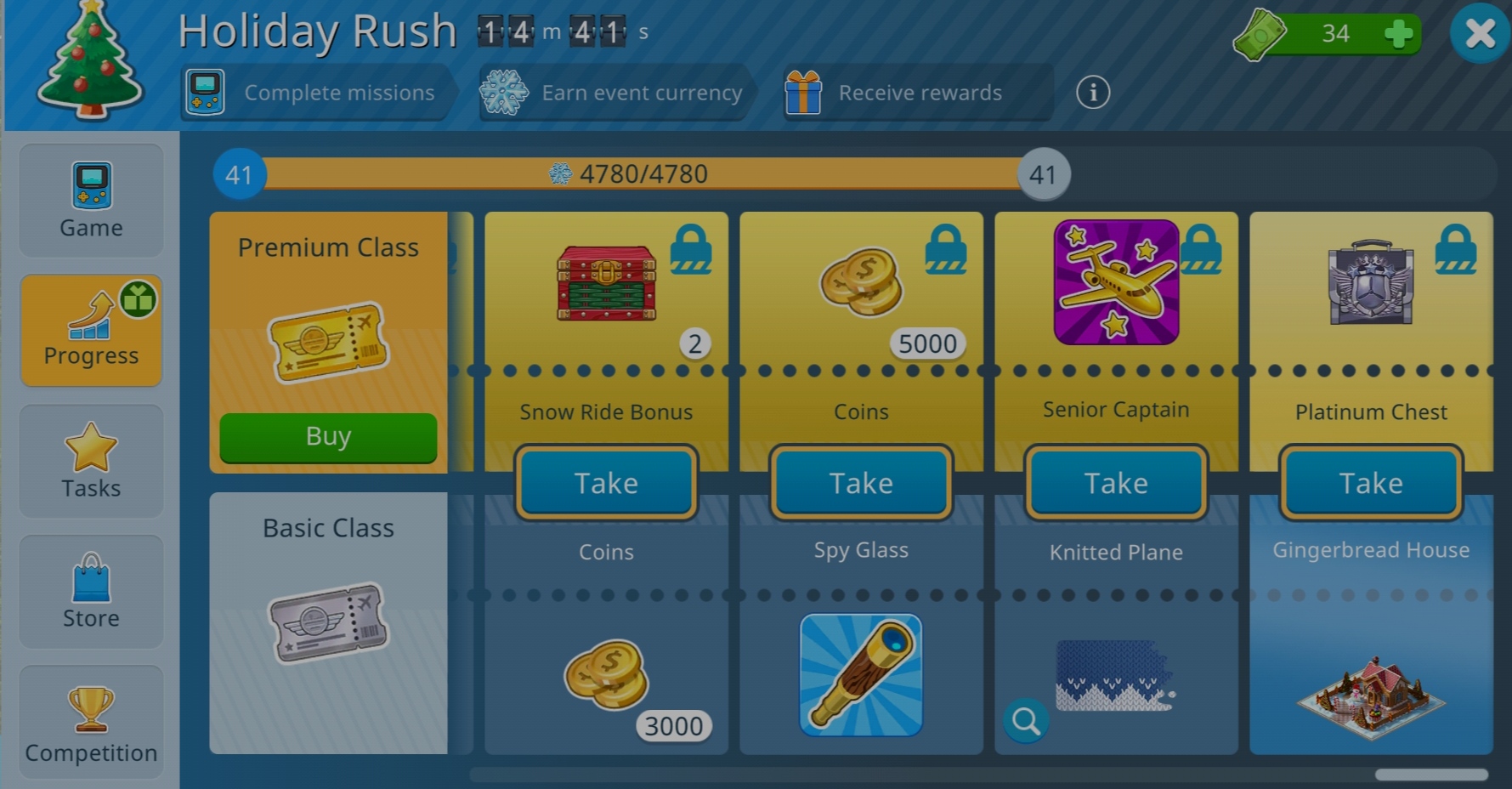Take the Platinum Chest reward
The image size is (1512, 789).
1371,483
